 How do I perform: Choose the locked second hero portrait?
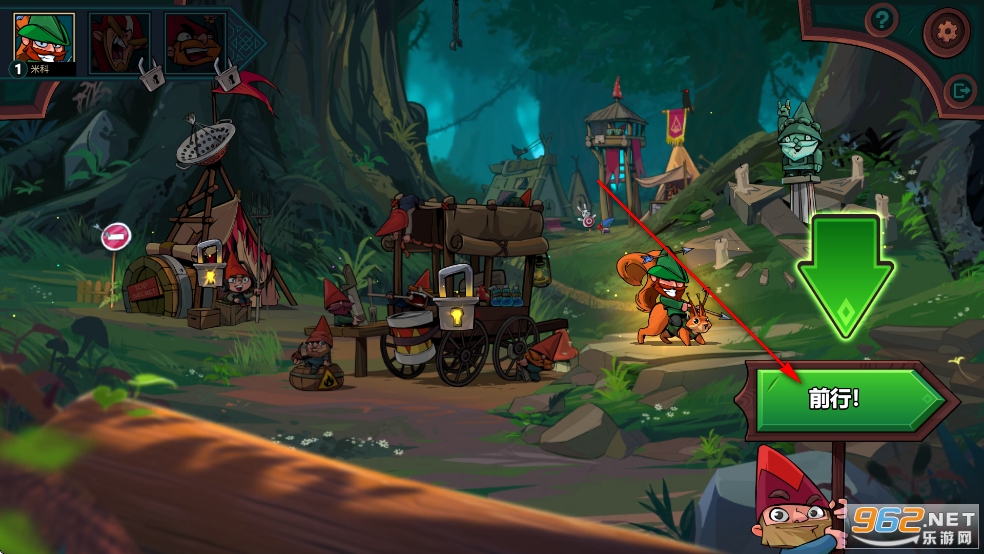120,43
